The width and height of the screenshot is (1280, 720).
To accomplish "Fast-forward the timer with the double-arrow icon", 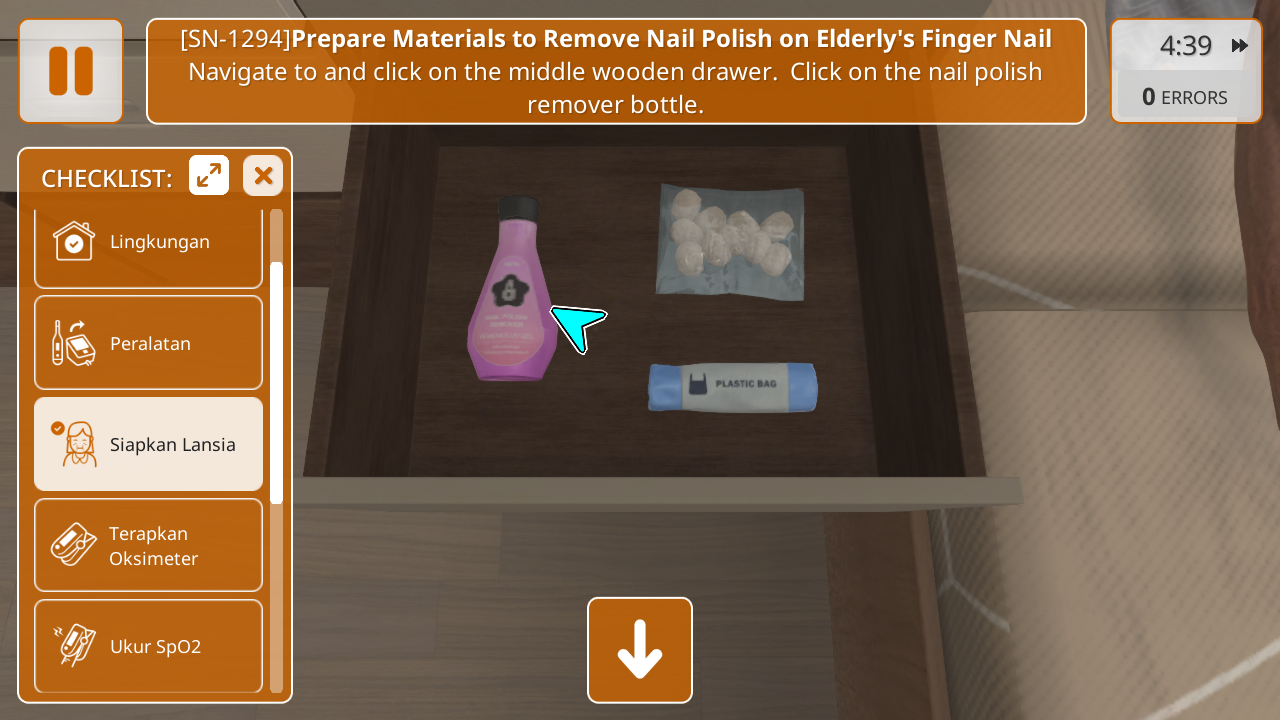I will [1240, 46].
